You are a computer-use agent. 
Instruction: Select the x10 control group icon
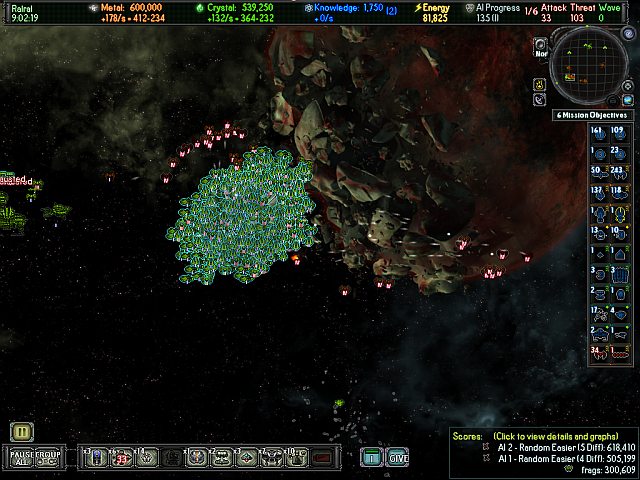(296, 458)
